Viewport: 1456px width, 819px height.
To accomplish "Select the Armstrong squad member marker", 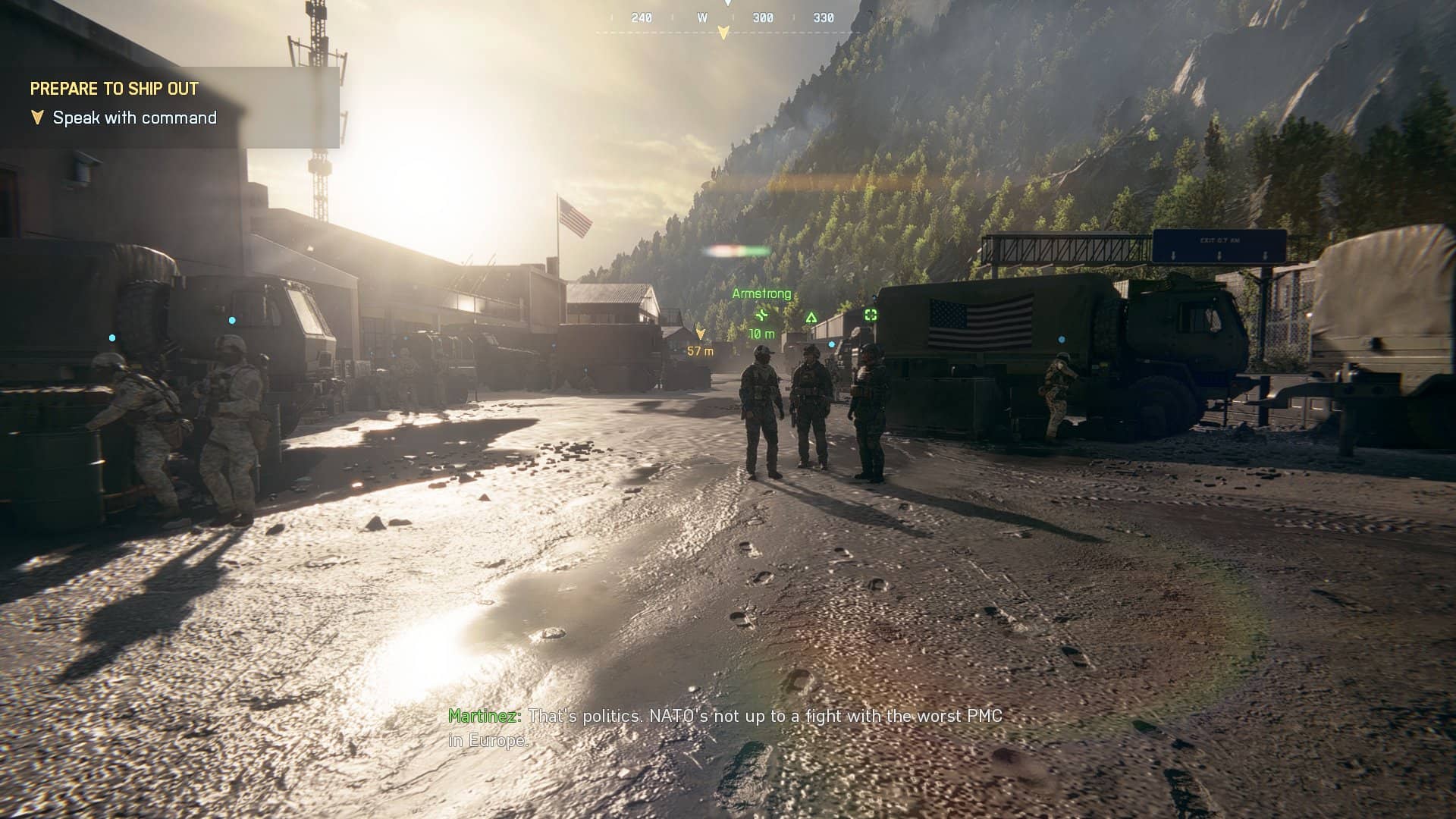I will click(x=761, y=293).
